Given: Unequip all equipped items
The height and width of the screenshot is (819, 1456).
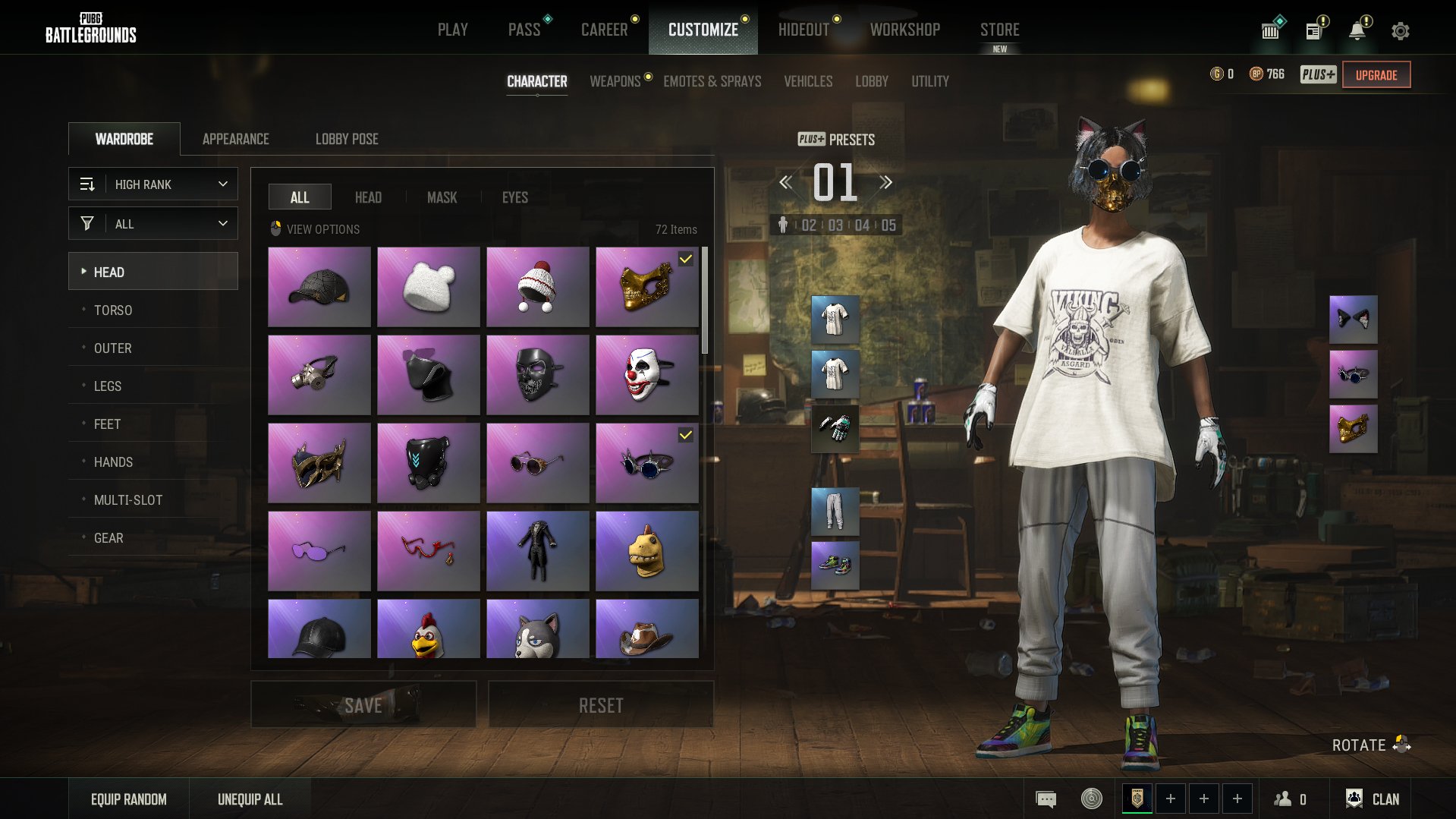Looking at the screenshot, I should [x=250, y=799].
